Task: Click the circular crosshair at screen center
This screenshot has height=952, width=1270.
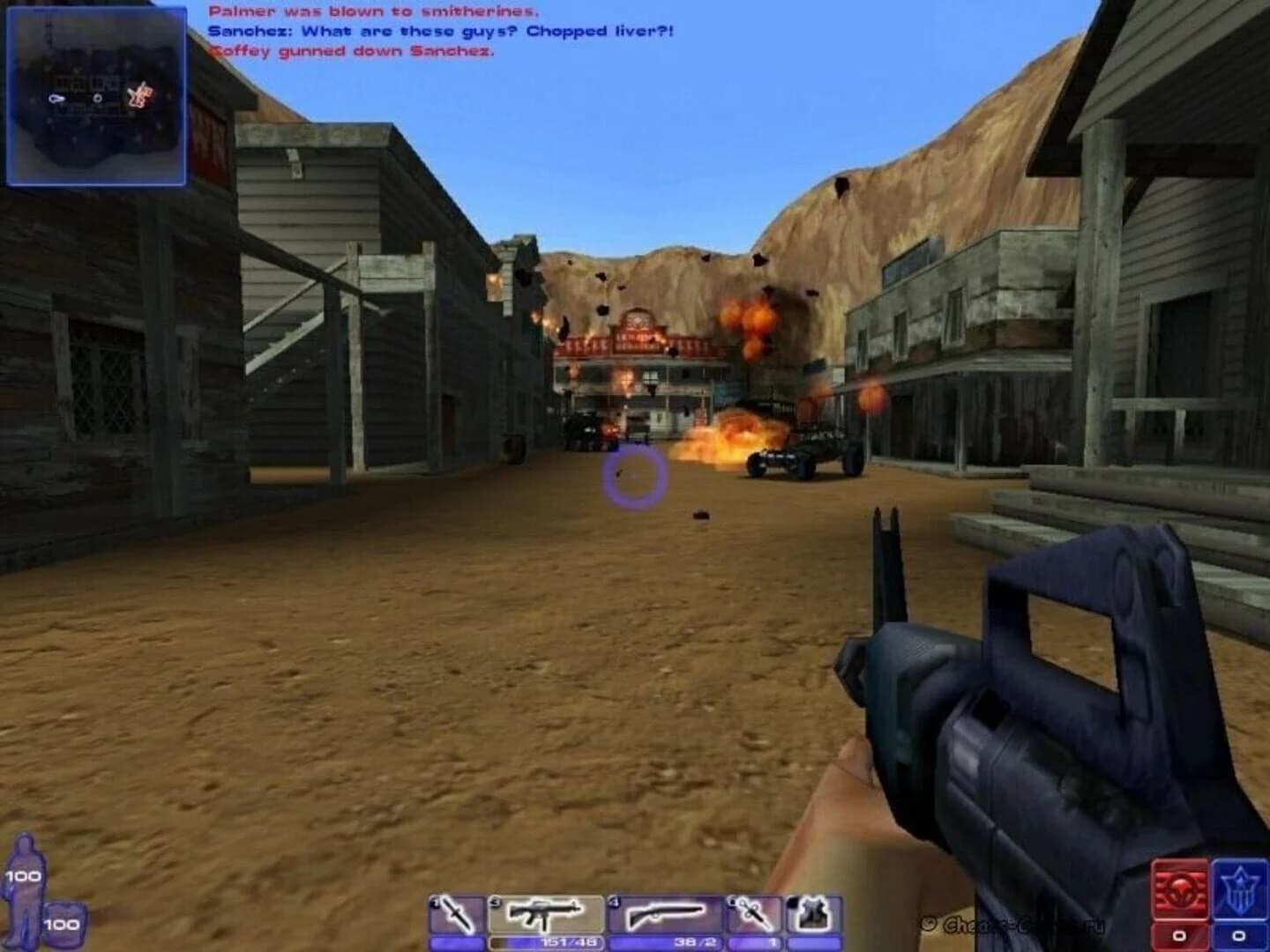Action: point(633,477)
